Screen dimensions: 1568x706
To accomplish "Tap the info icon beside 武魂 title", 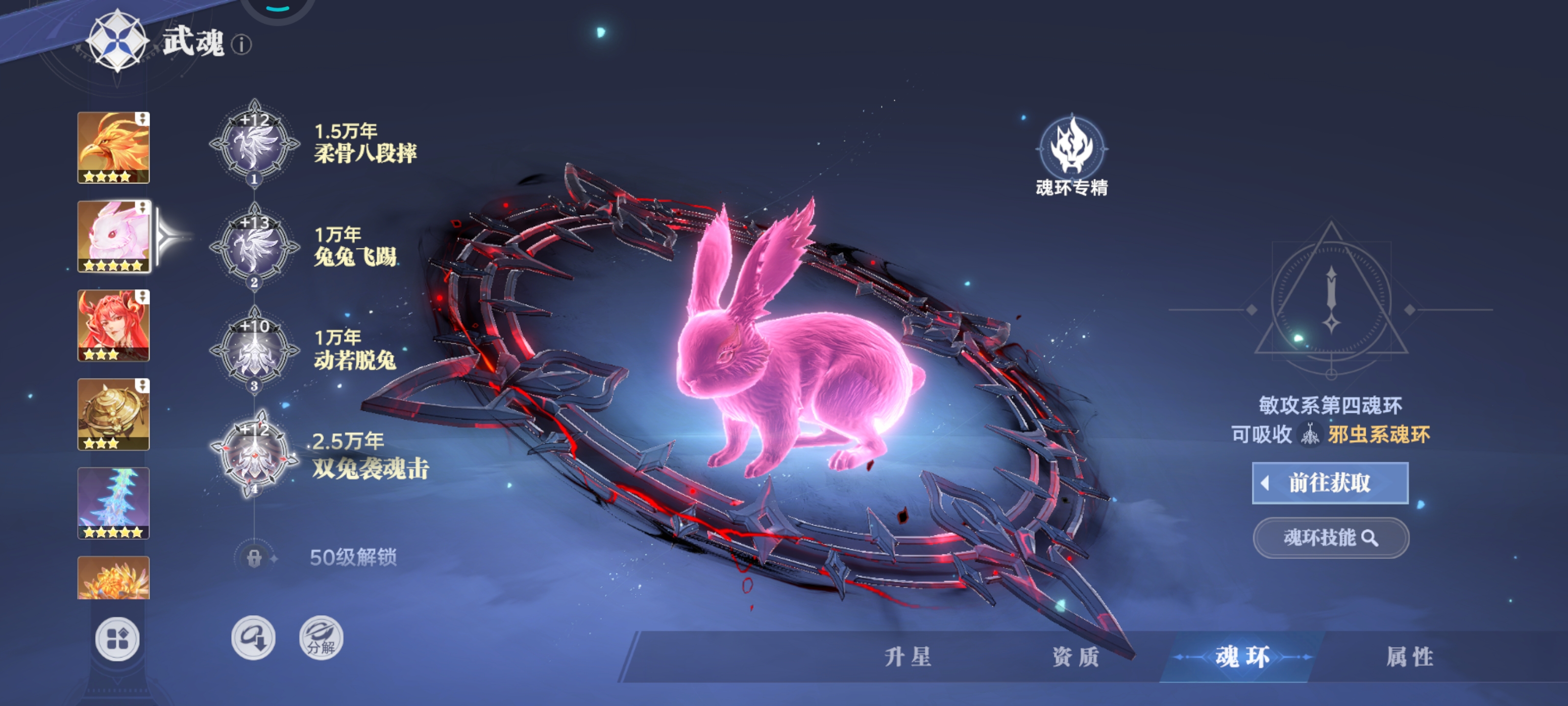I will [x=243, y=45].
